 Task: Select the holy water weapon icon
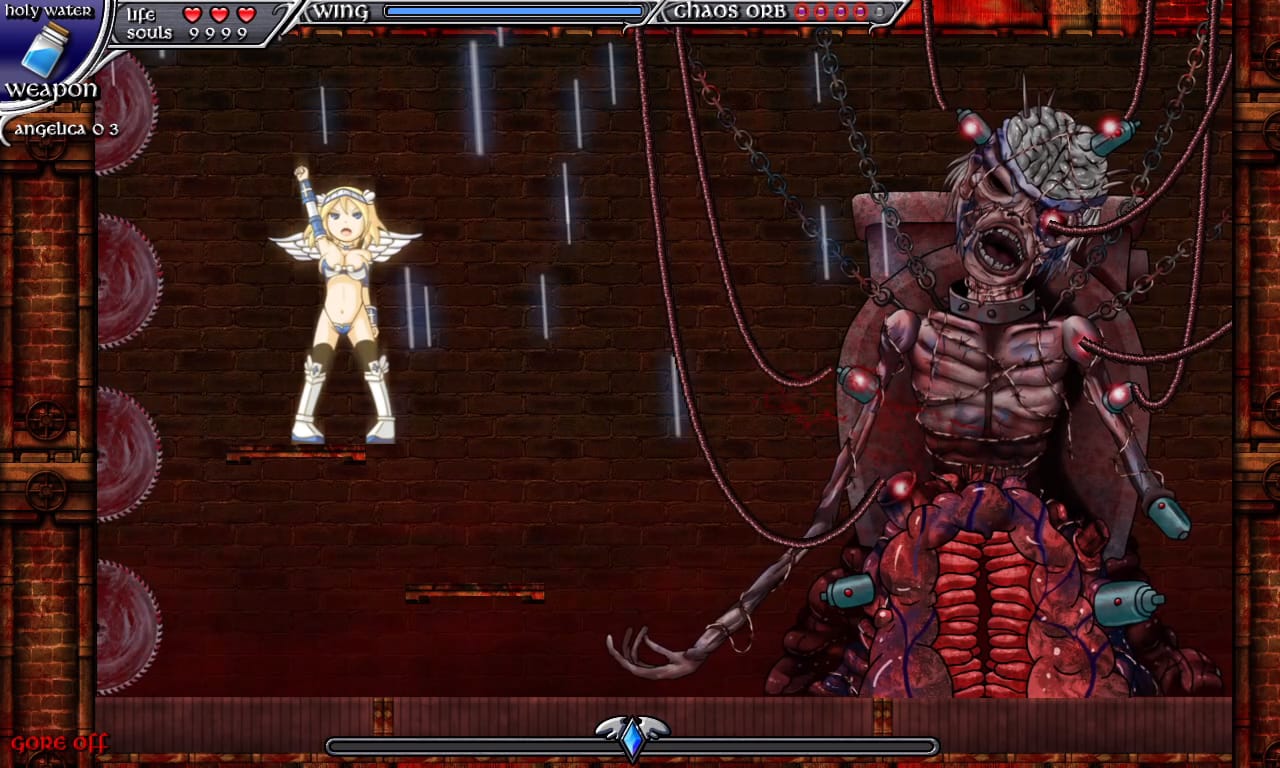(45, 49)
